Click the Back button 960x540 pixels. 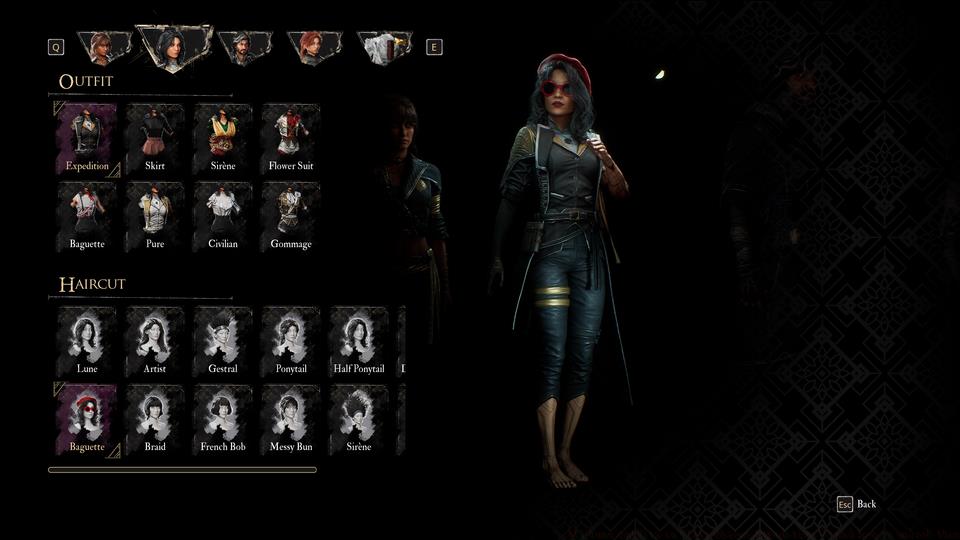coord(857,504)
